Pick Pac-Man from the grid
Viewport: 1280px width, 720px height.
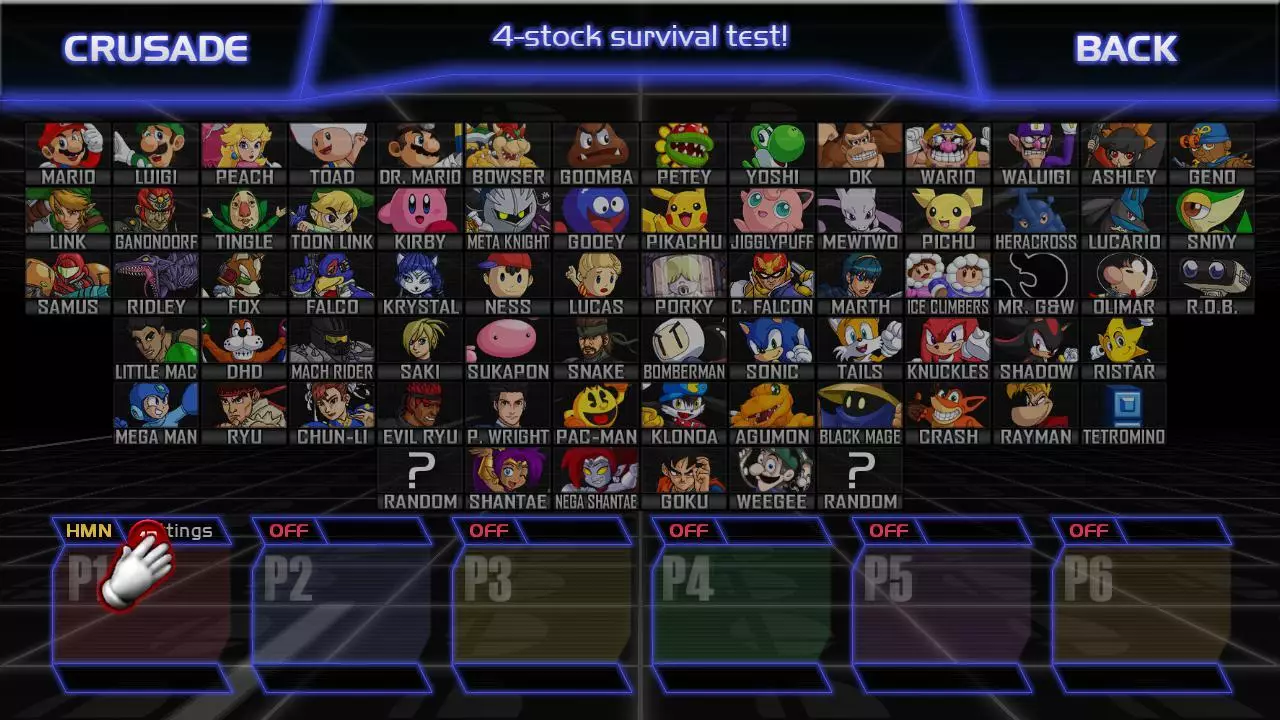(594, 407)
